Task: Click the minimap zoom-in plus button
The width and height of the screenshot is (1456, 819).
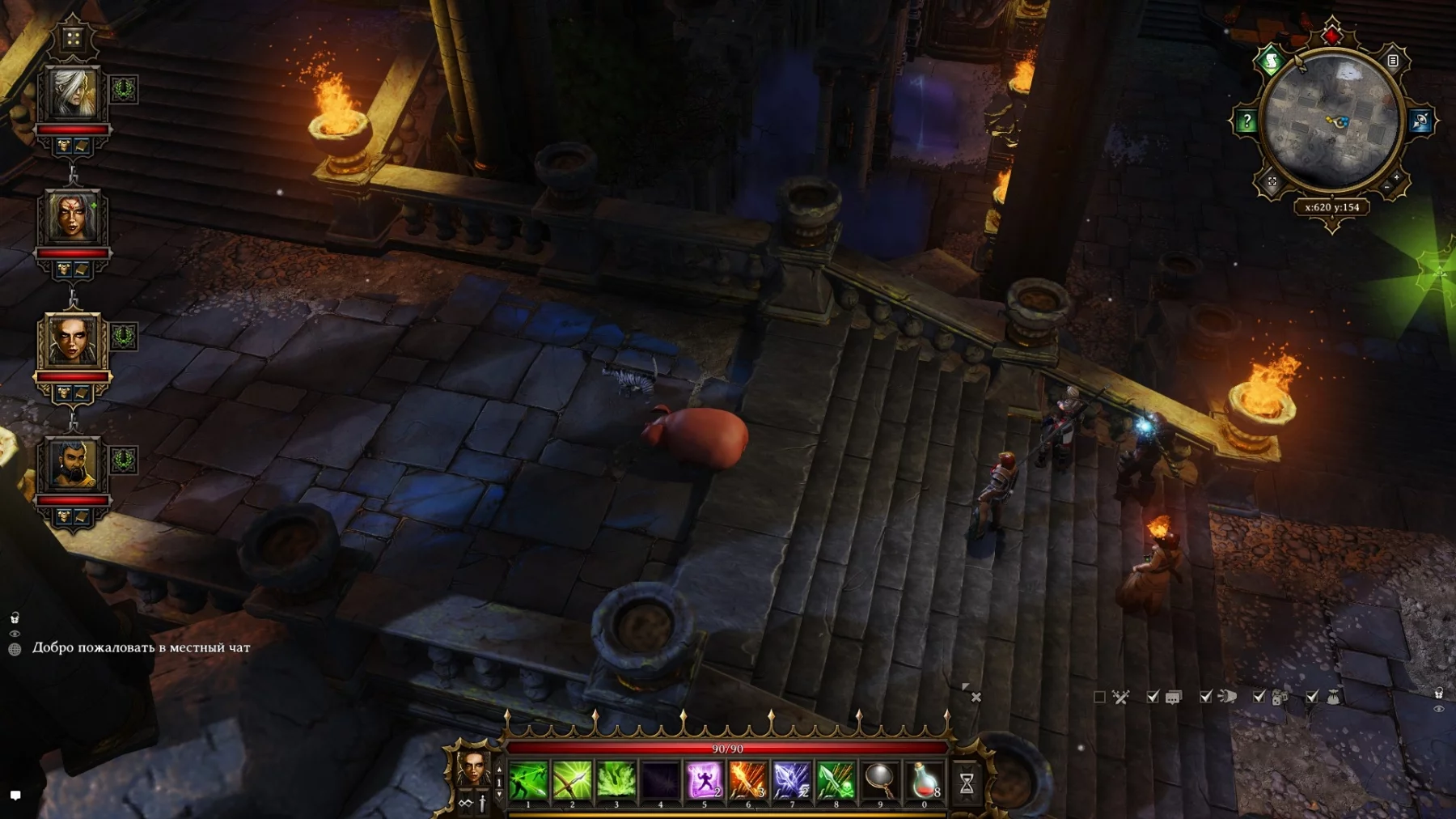Action: (1397, 176)
